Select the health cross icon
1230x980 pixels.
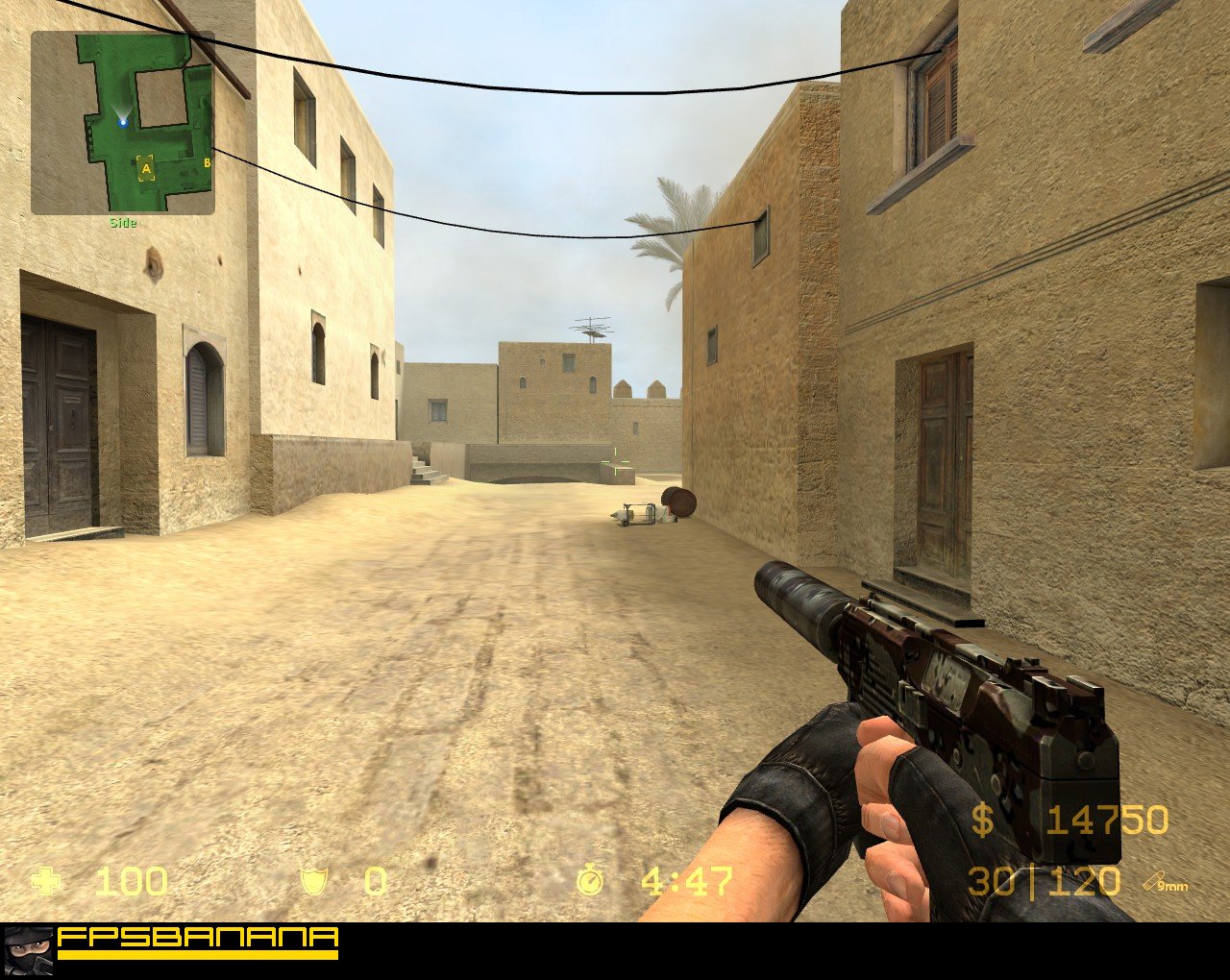pyautogui.click(x=47, y=882)
